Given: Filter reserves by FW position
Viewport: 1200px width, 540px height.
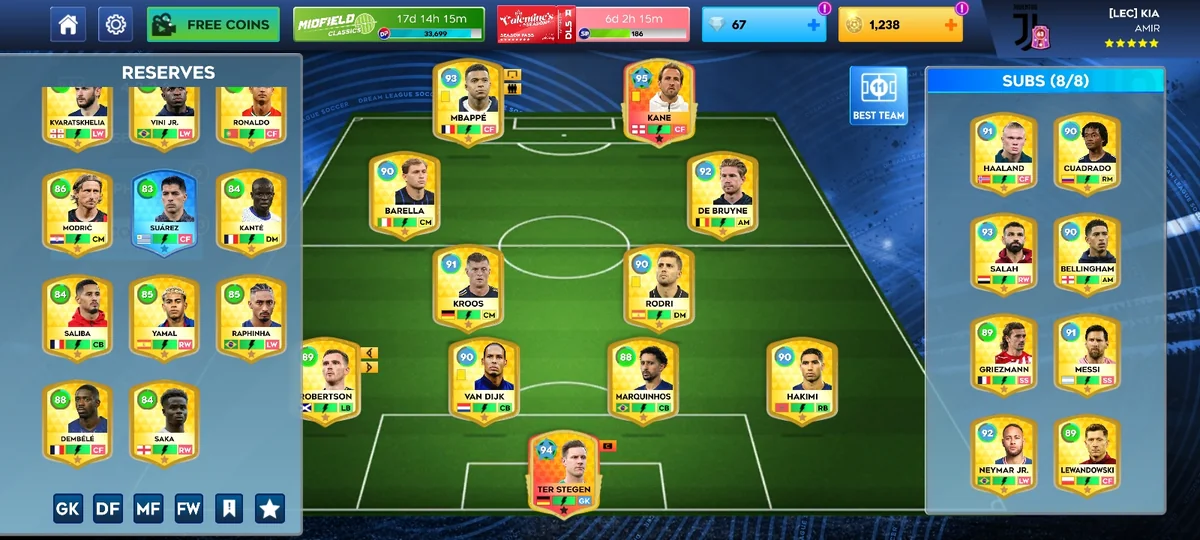Looking at the screenshot, I should click(x=189, y=509).
